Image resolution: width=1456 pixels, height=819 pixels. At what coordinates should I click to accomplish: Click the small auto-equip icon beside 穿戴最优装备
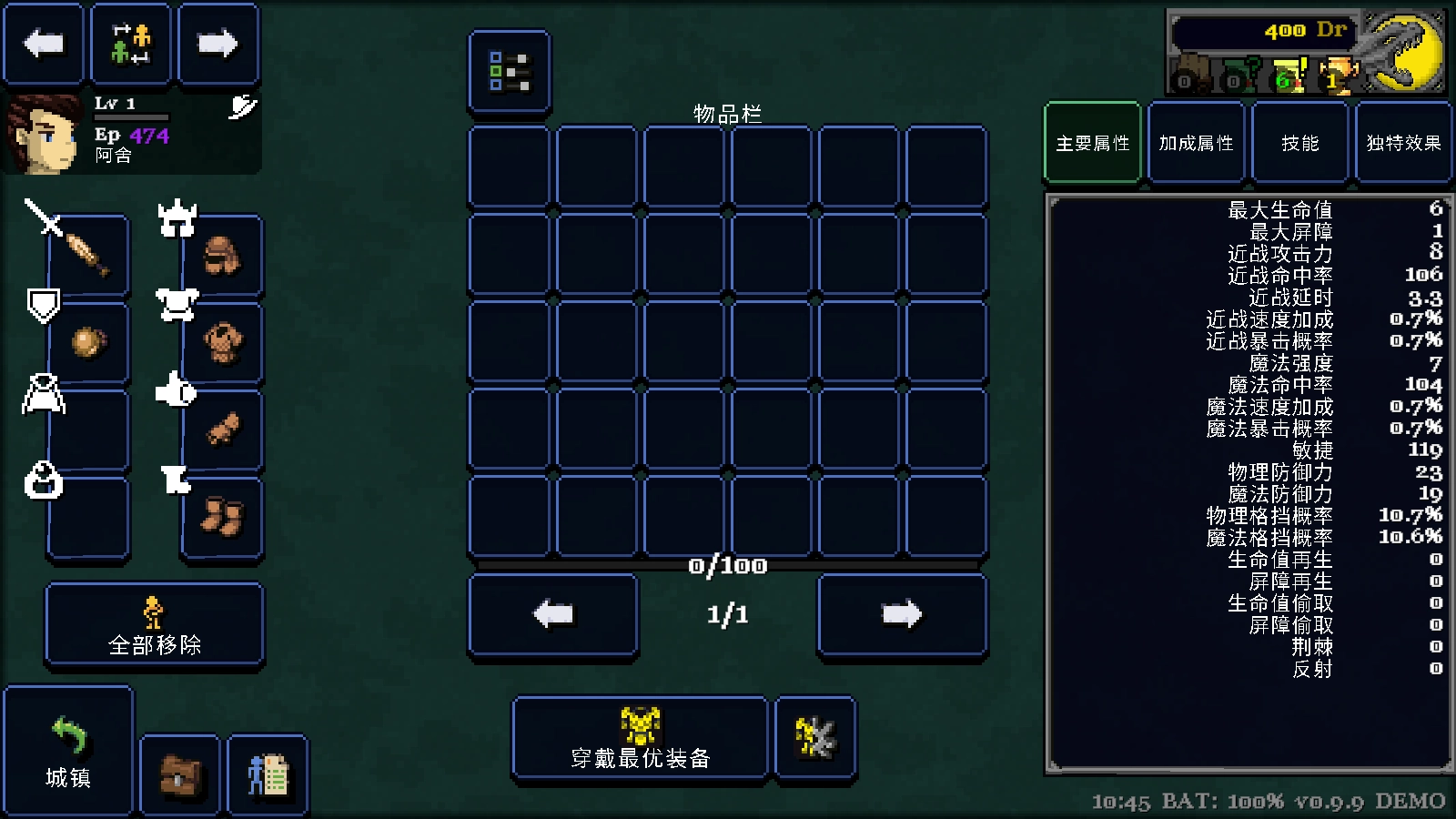814,737
